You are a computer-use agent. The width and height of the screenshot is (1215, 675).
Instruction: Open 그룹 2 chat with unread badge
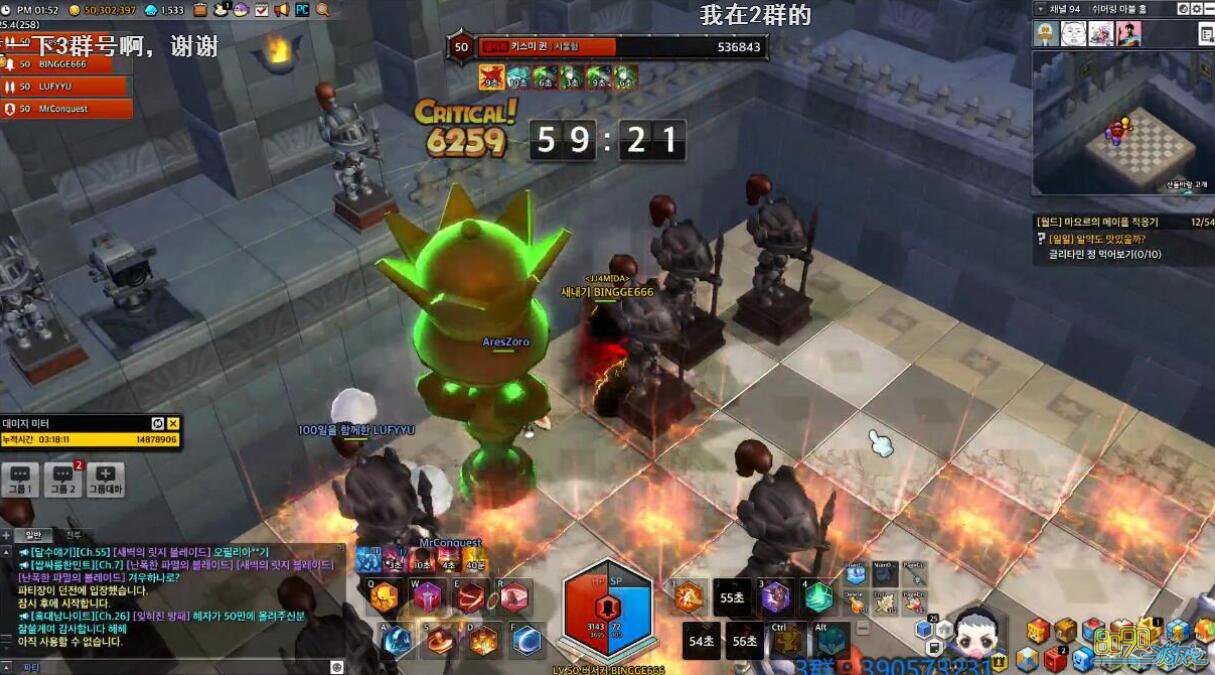[63, 478]
